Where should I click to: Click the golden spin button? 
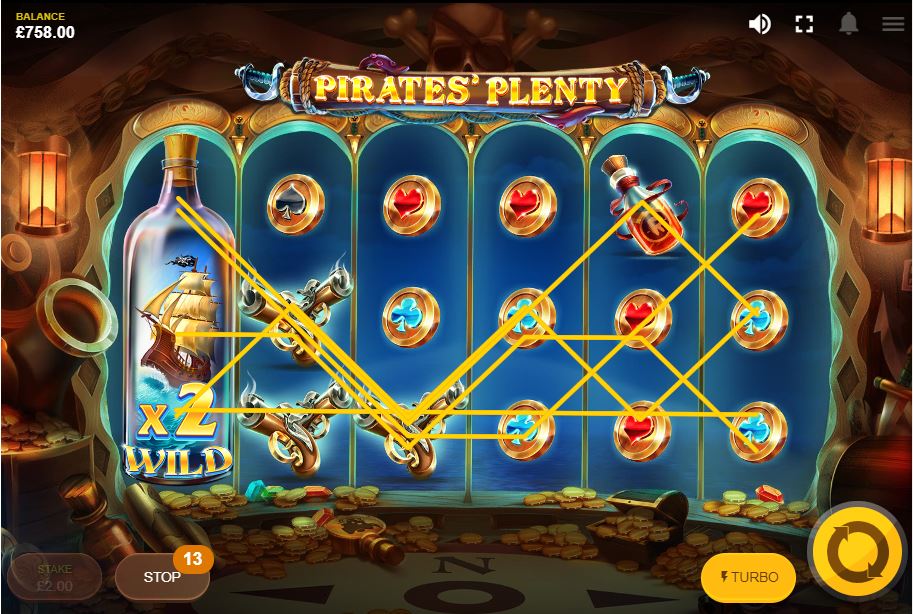856,551
